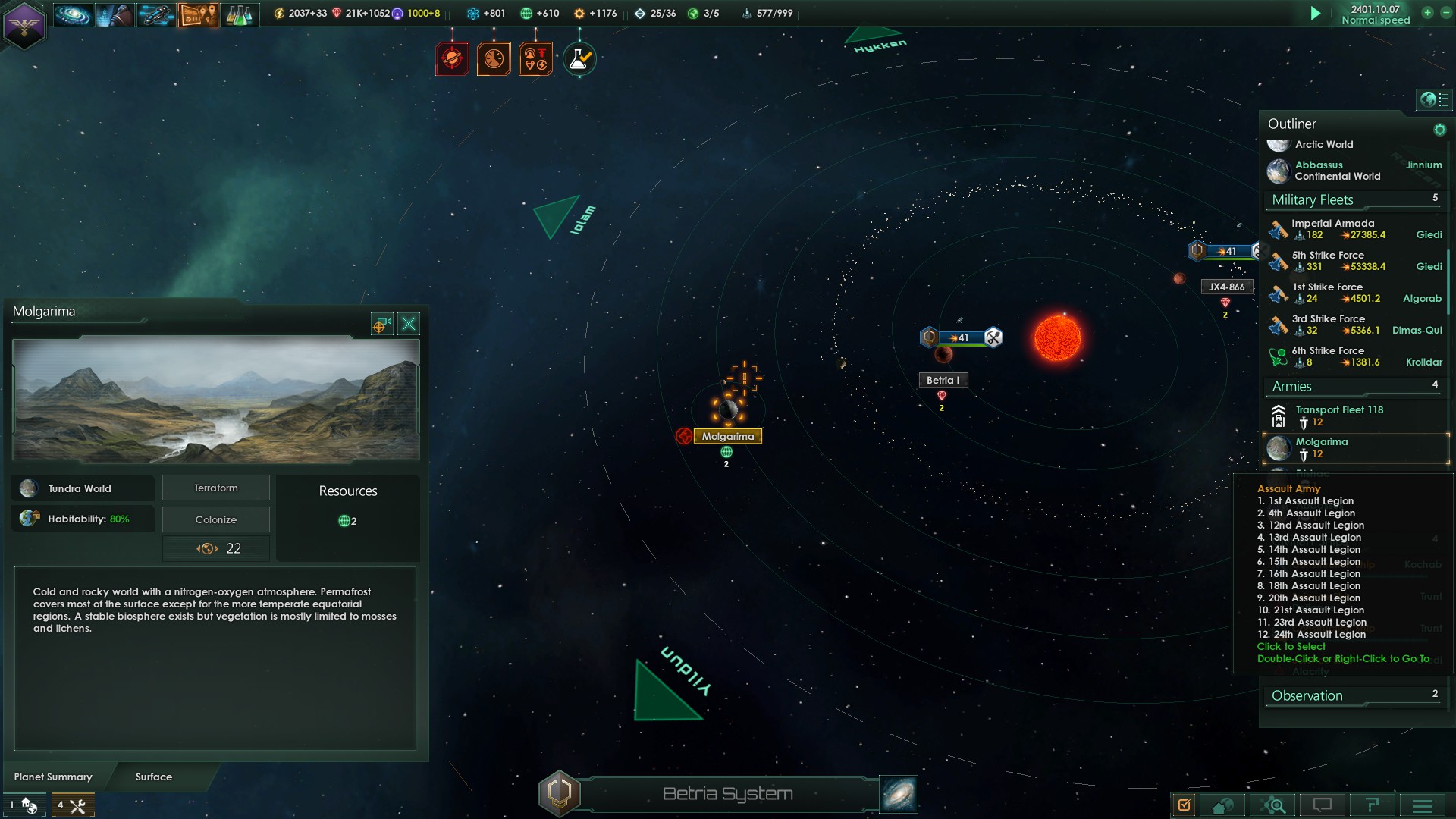Switch to the Surface tab
The height and width of the screenshot is (819, 1456).
click(154, 777)
